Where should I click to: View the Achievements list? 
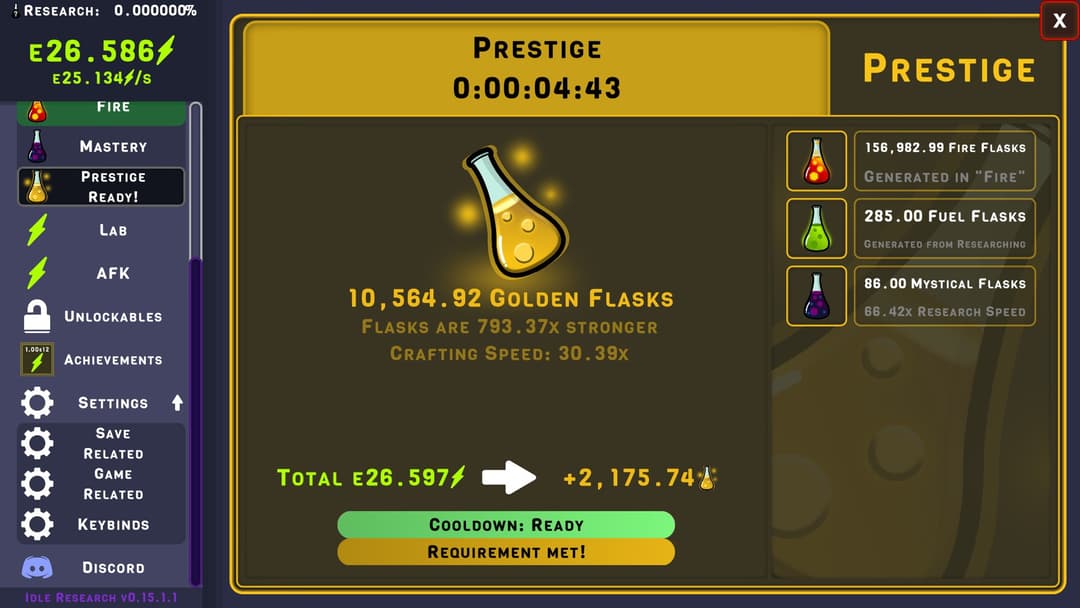(101, 359)
